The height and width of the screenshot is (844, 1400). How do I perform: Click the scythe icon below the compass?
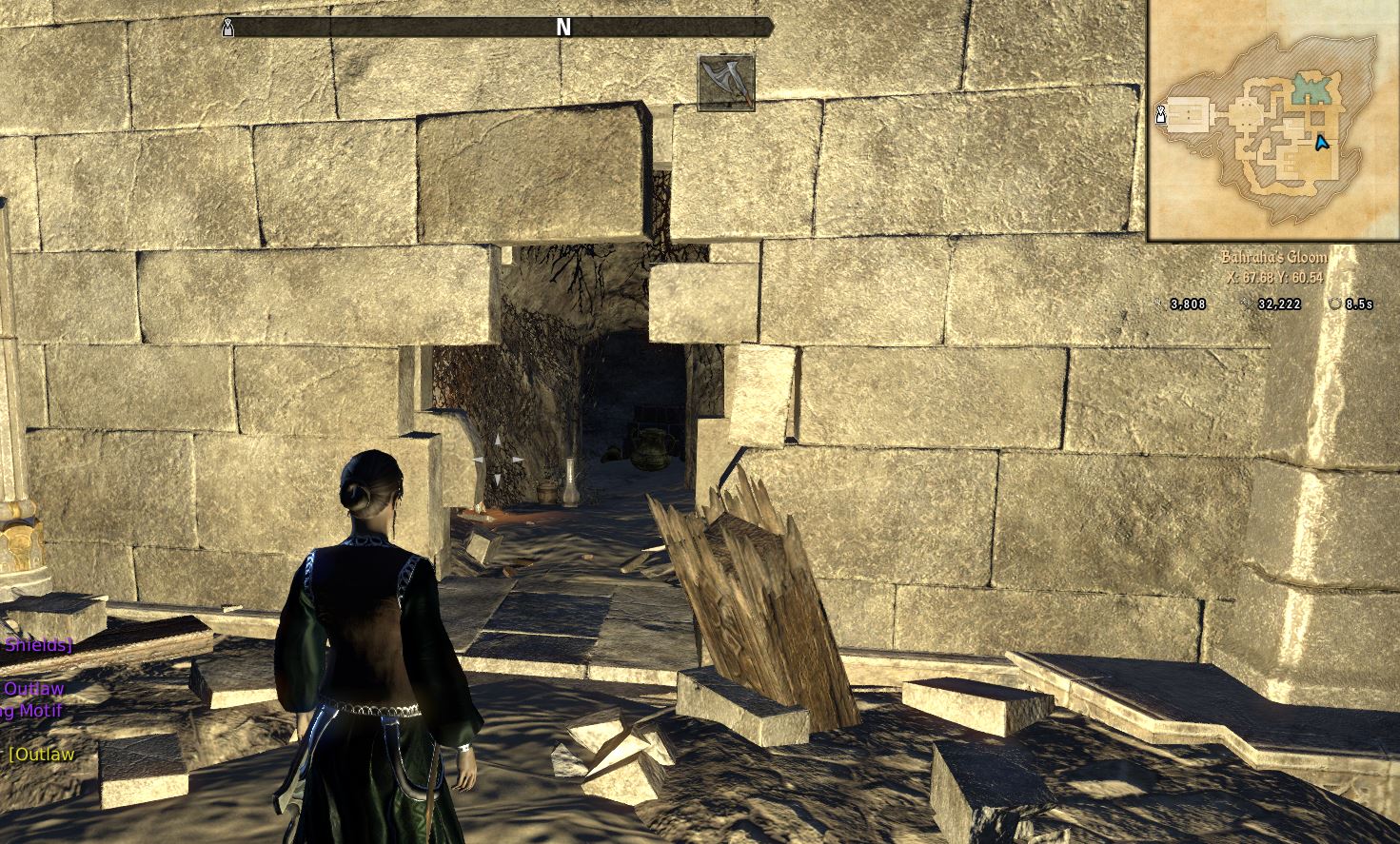click(726, 83)
